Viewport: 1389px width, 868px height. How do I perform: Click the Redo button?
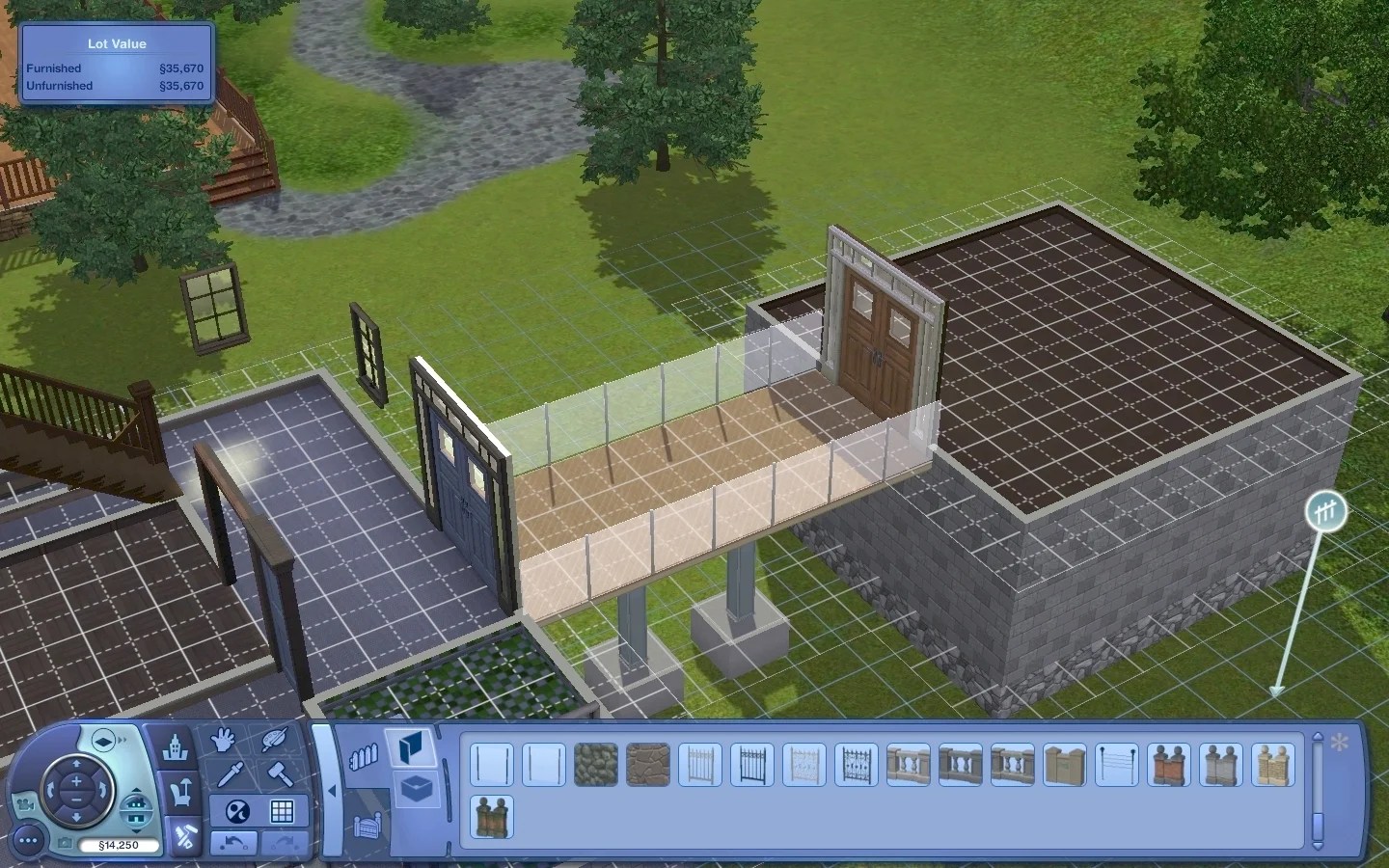coord(284,843)
